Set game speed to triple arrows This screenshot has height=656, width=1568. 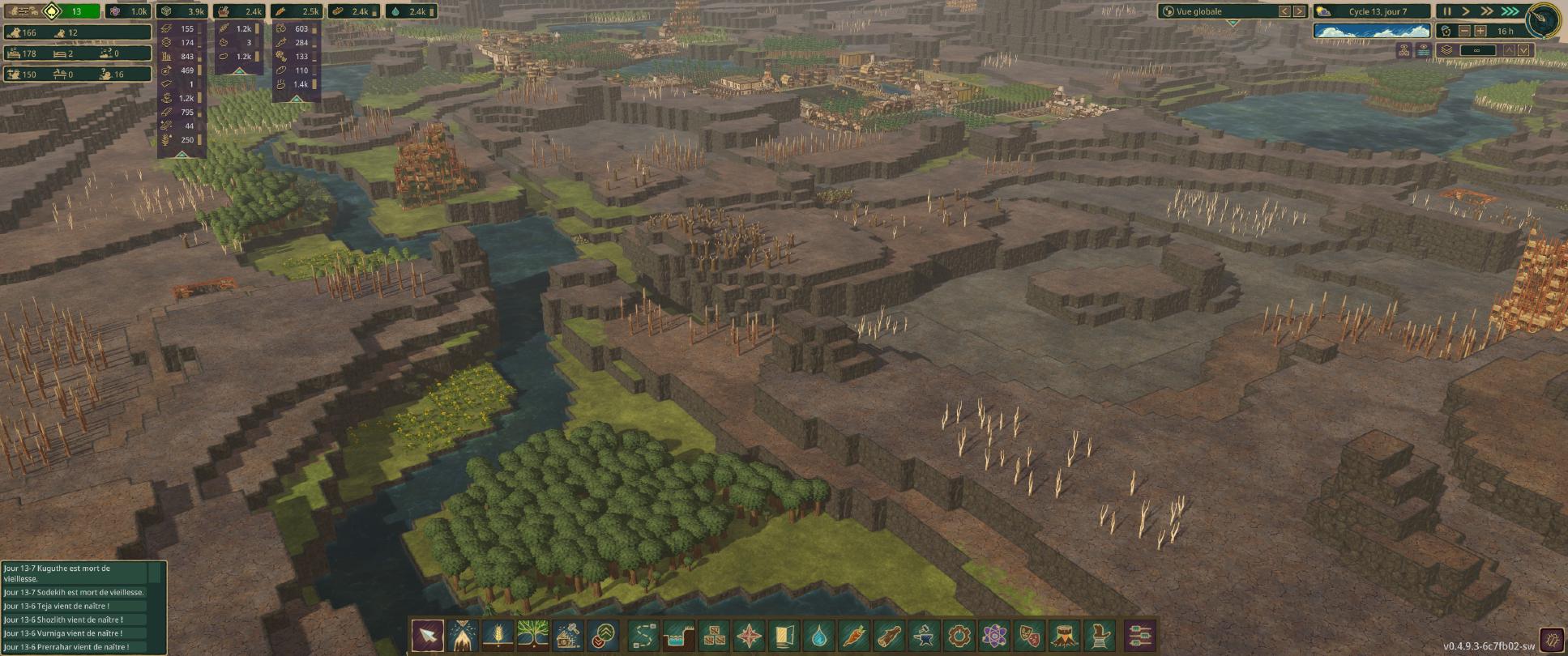[1509, 11]
